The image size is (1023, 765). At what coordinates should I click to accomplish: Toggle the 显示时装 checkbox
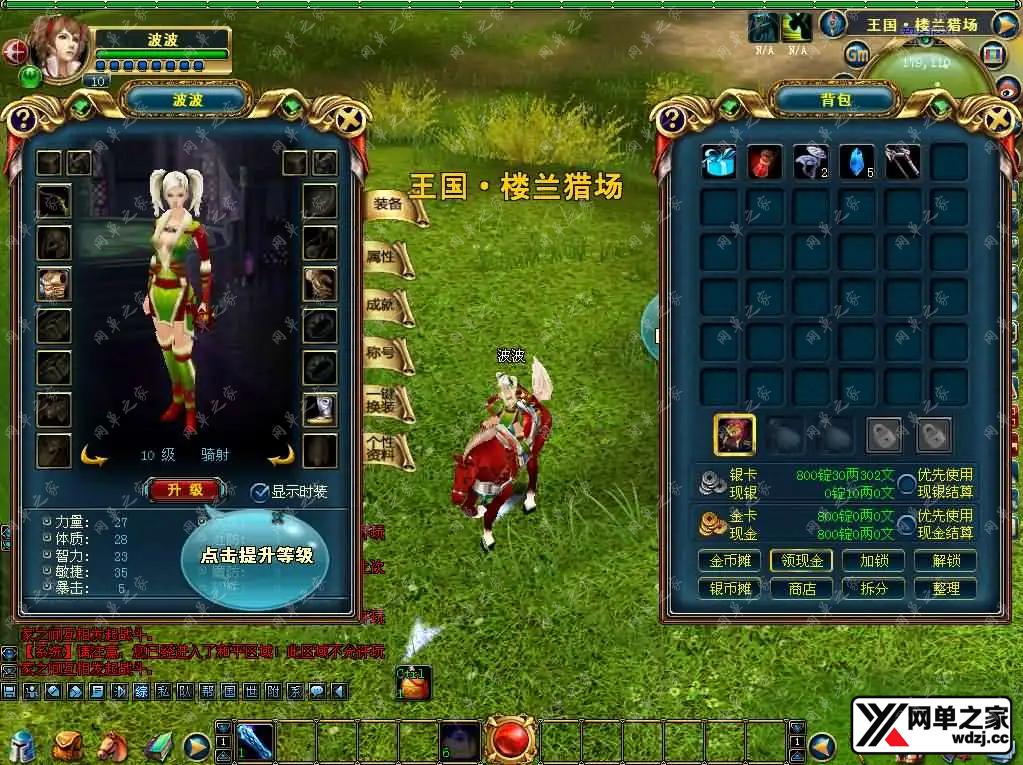(260, 492)
